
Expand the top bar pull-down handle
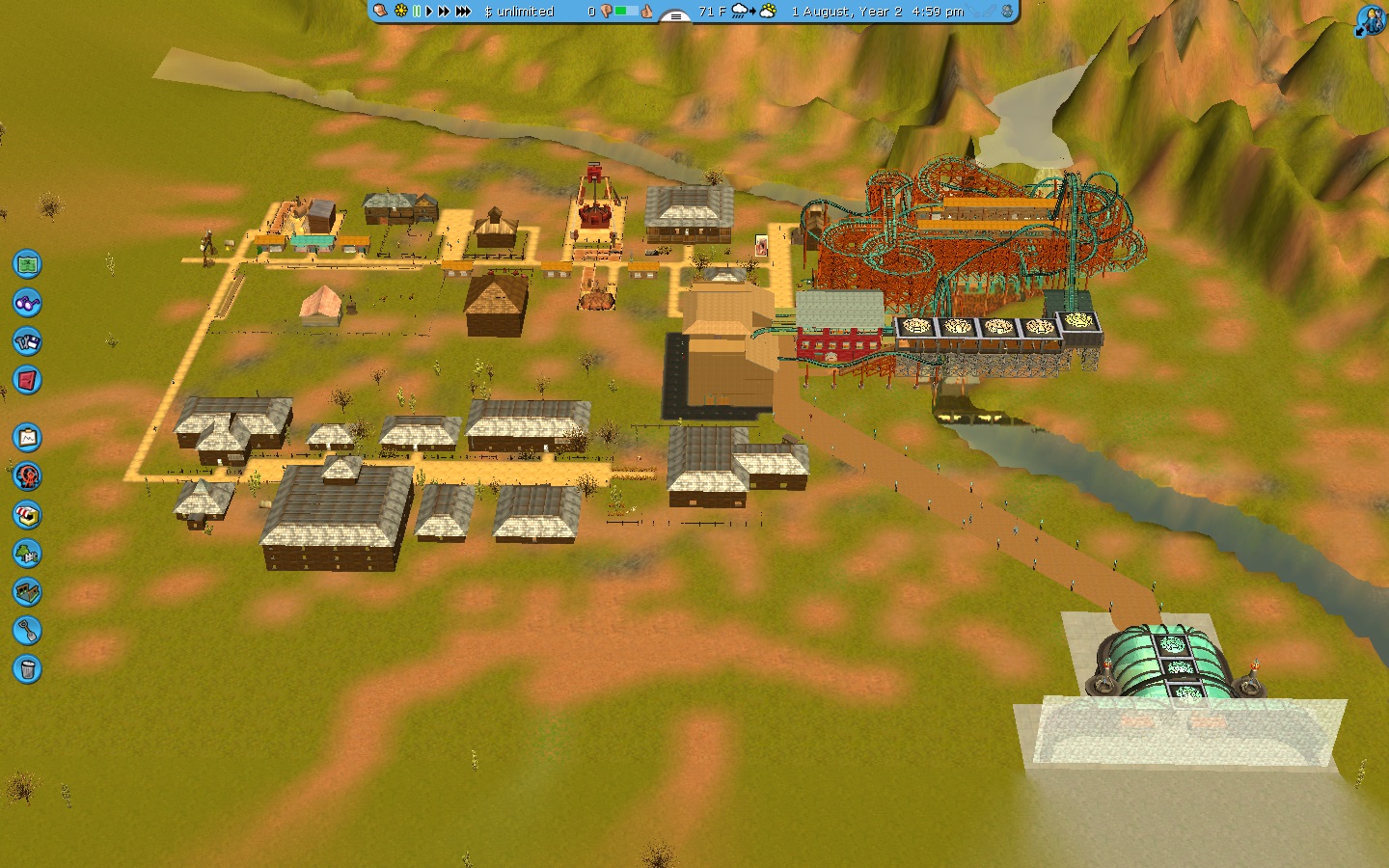675,15
